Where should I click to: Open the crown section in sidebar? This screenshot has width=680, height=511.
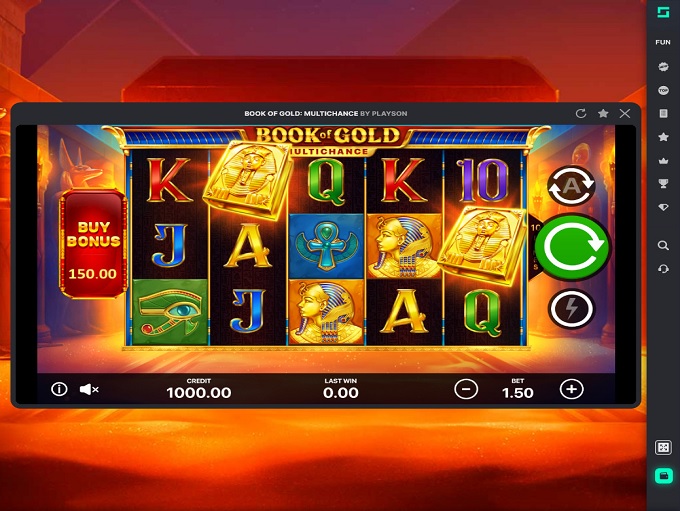663,160
